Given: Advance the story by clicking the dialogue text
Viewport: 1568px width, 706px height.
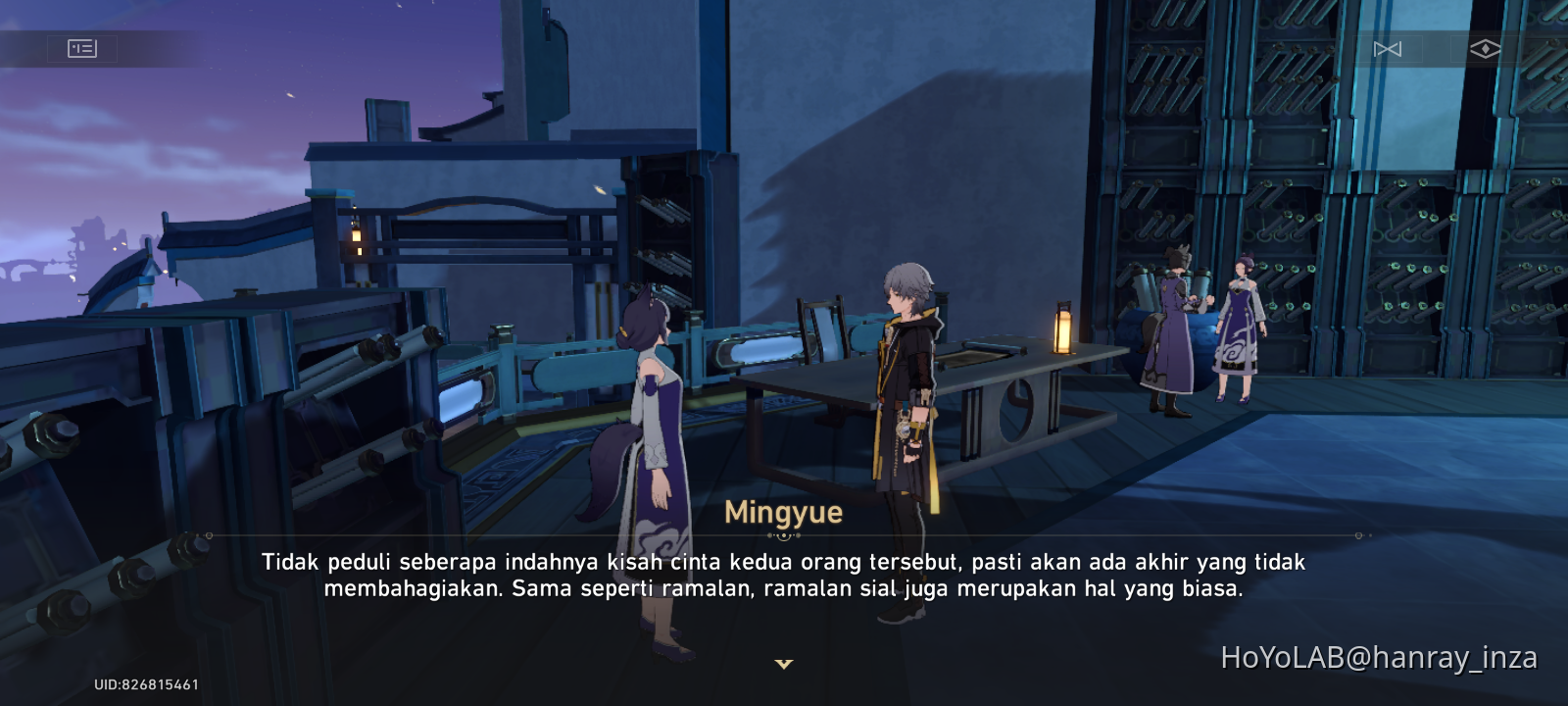Looking at the screenshot, I should tap(784, 576).
